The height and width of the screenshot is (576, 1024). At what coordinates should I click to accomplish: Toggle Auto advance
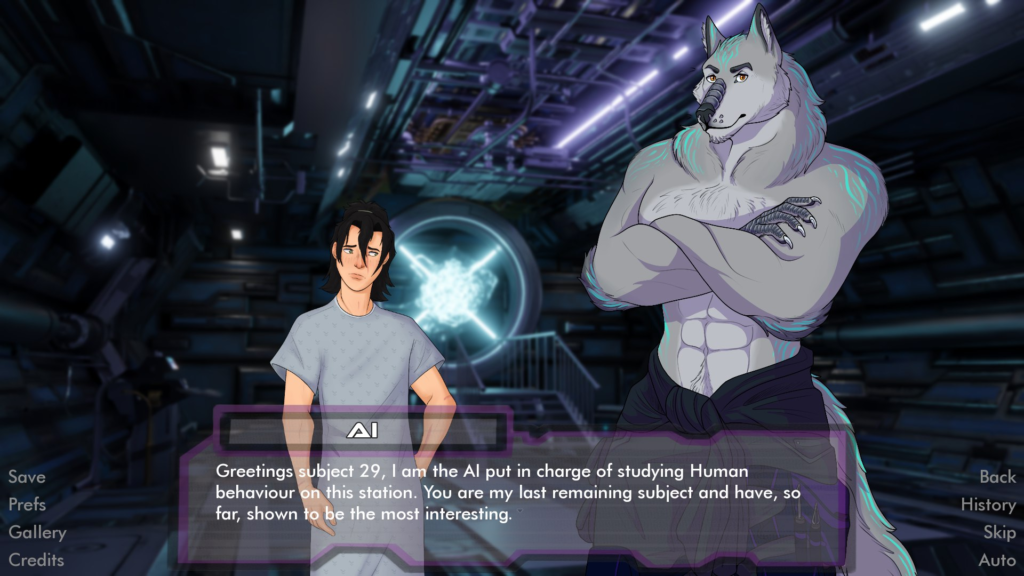click(996, 560)
